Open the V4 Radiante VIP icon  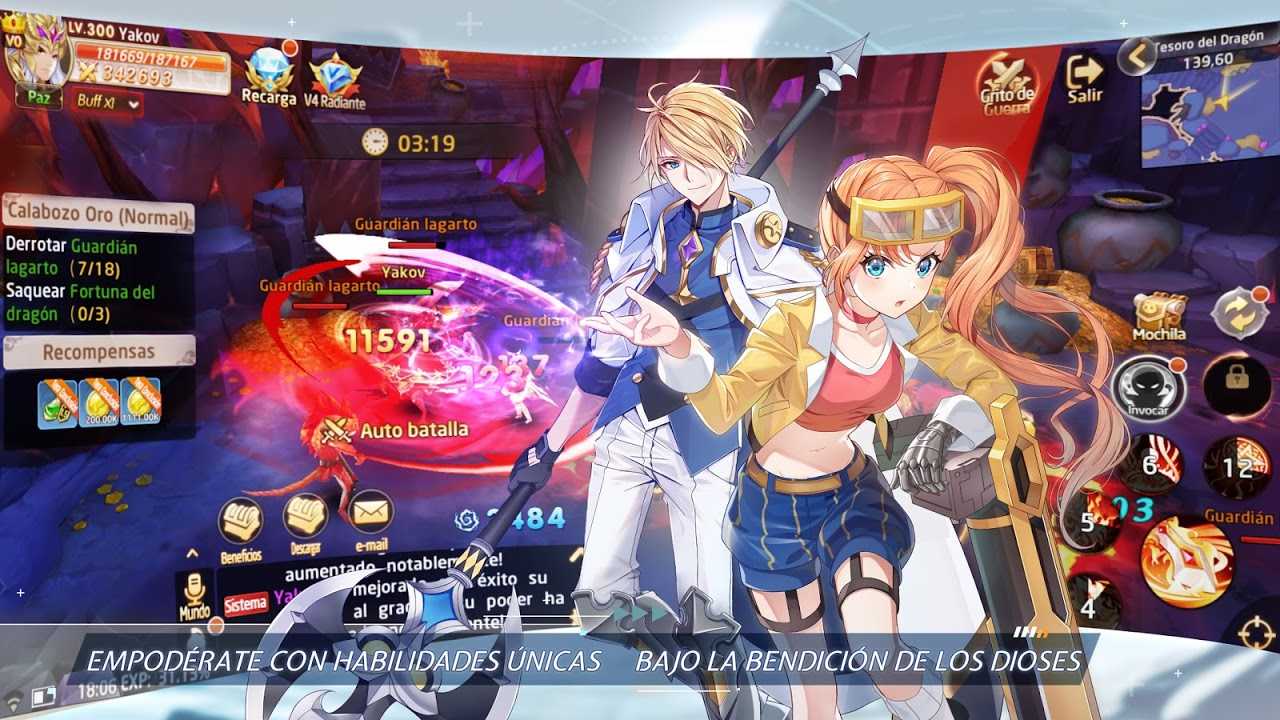[x=335, y=80]
